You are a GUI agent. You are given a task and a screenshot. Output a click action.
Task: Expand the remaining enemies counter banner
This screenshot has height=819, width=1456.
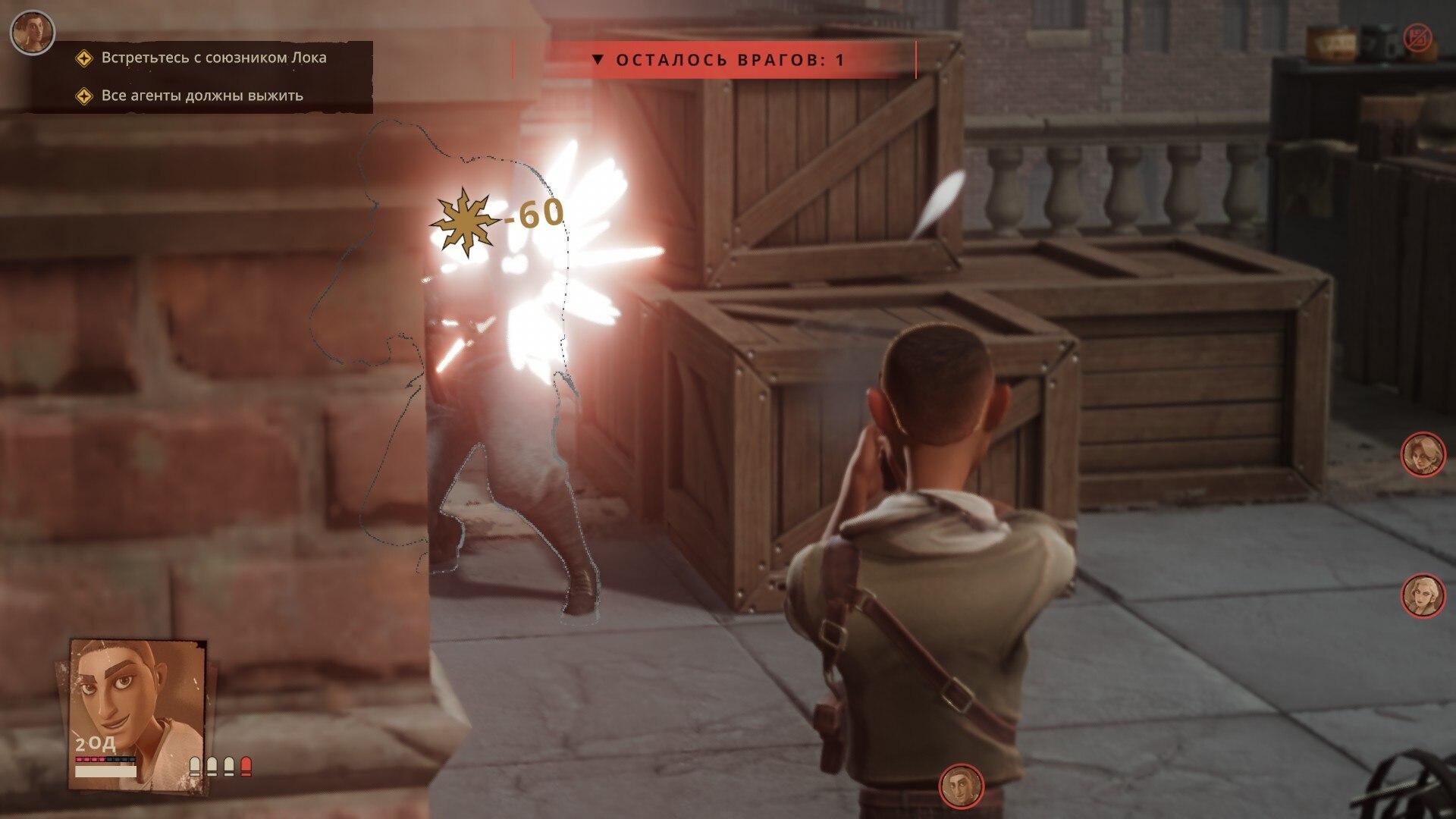tap(714, 60)
